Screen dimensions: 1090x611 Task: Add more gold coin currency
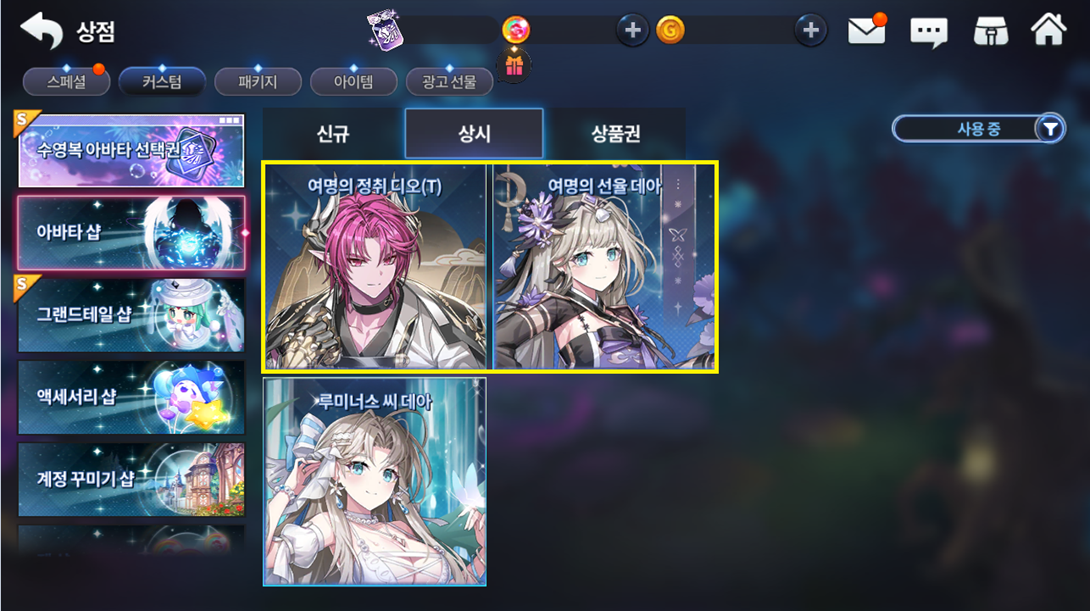point(810,31)
